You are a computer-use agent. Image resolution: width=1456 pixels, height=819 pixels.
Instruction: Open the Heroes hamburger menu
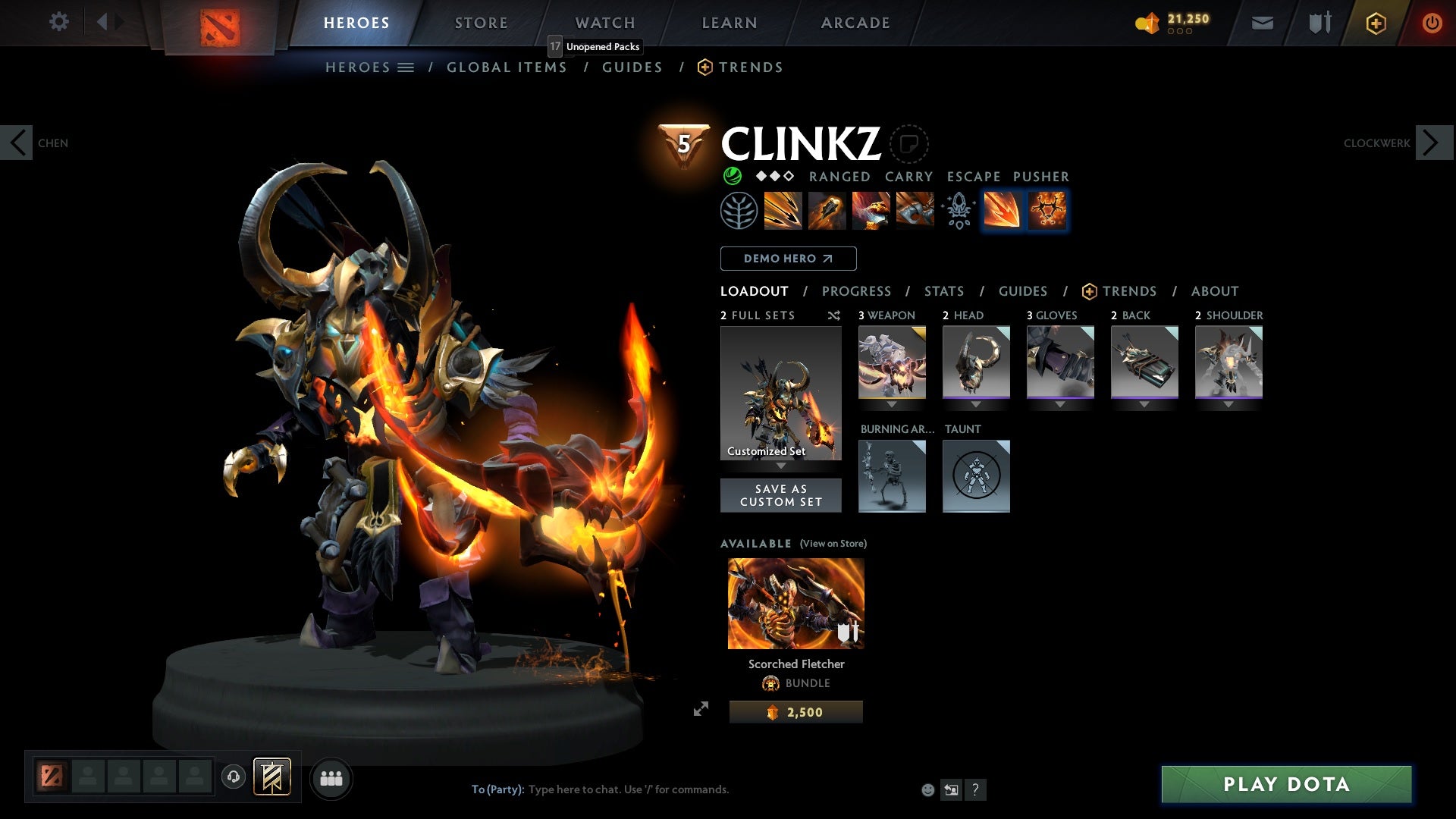click(x=406, y=67)
